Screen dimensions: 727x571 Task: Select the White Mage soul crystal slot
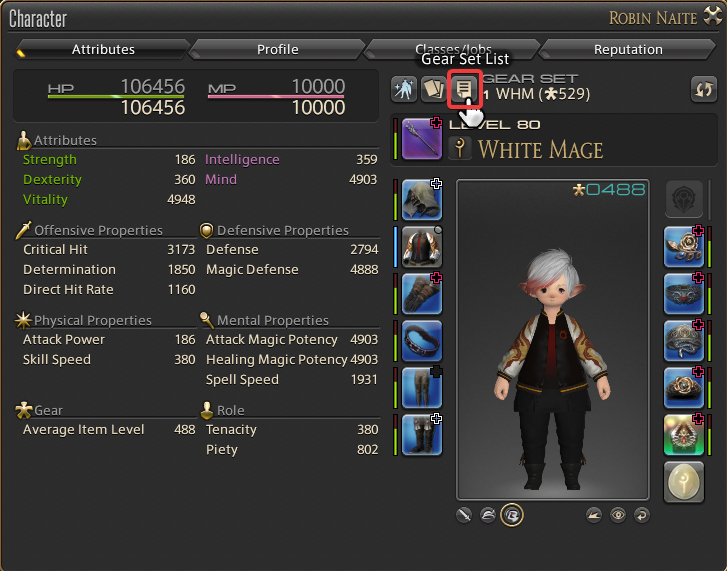[684, 482]
